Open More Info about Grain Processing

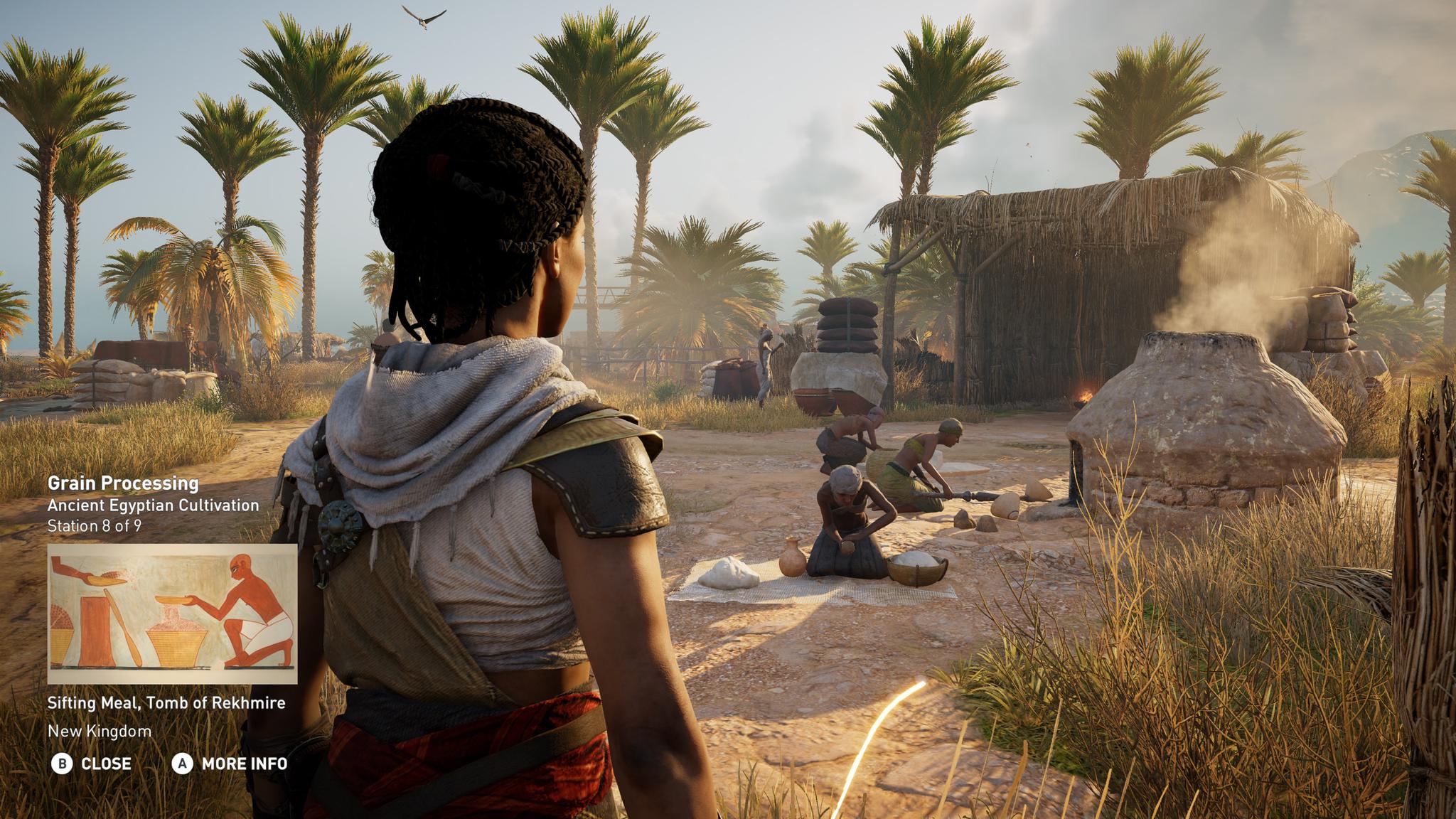point(230,764)
